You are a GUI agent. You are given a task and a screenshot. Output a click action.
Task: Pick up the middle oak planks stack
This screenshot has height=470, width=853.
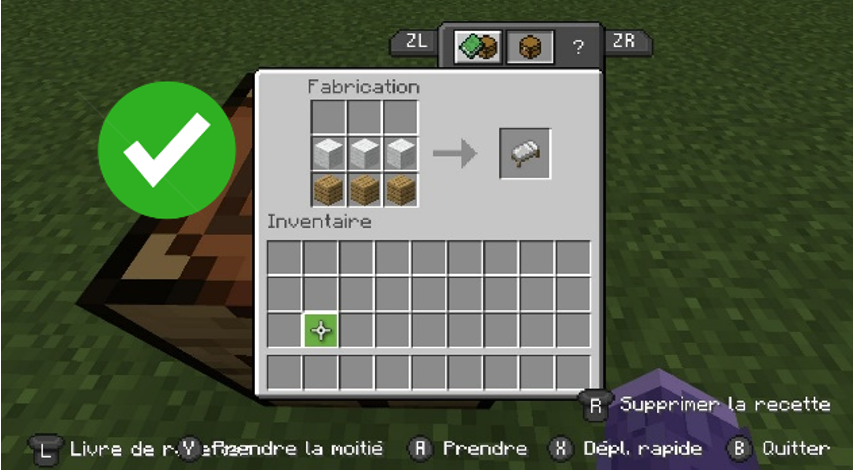364,189
